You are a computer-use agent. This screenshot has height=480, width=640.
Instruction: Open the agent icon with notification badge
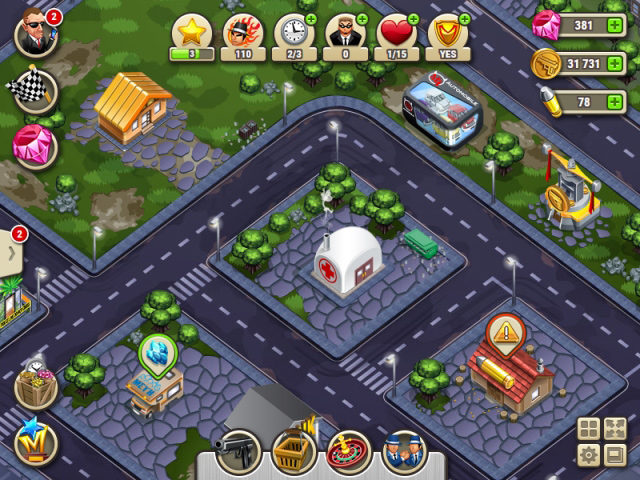coord(35,35)
